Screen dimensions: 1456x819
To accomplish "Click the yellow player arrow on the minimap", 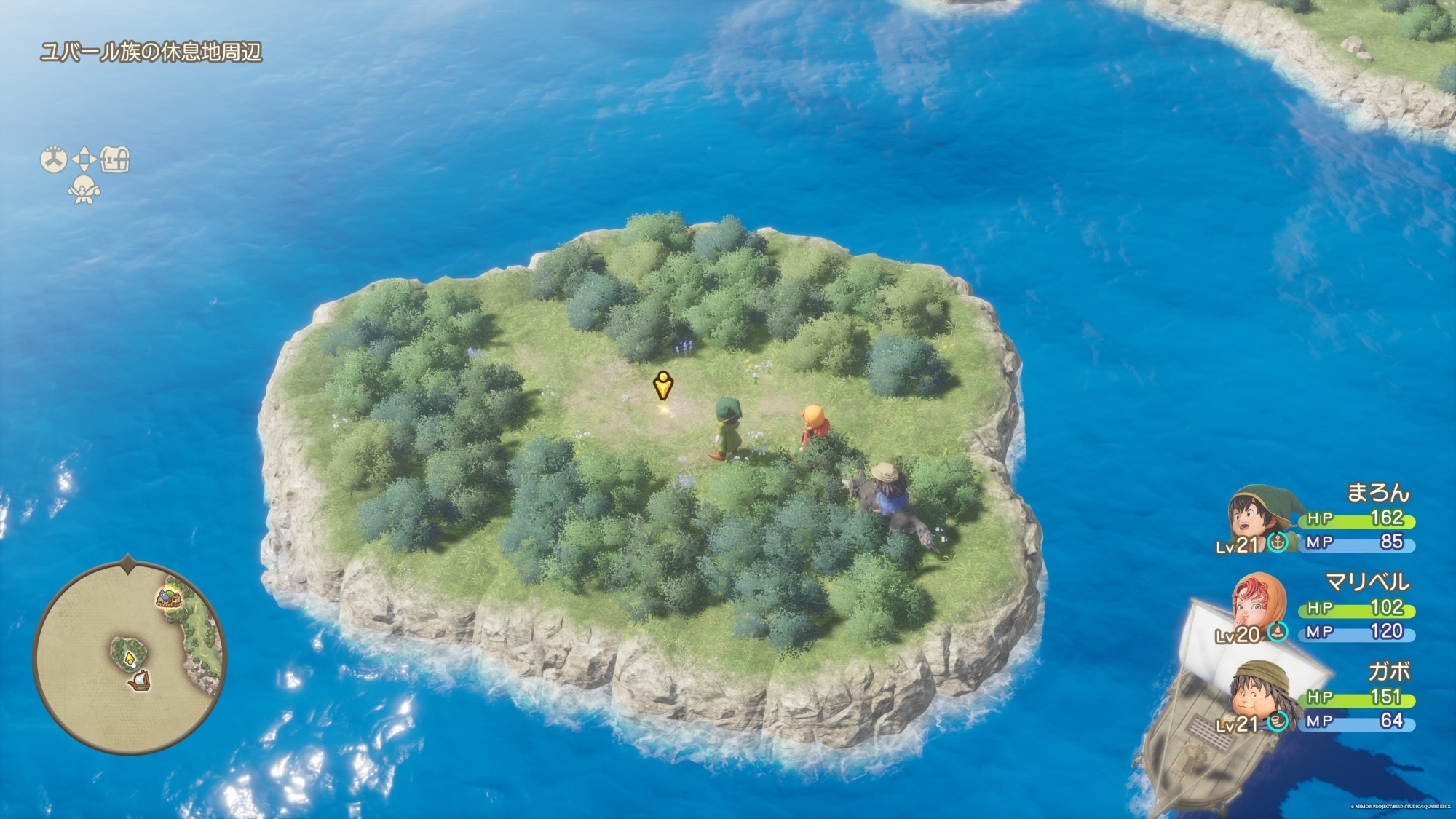I will click(x=130, y=658).
